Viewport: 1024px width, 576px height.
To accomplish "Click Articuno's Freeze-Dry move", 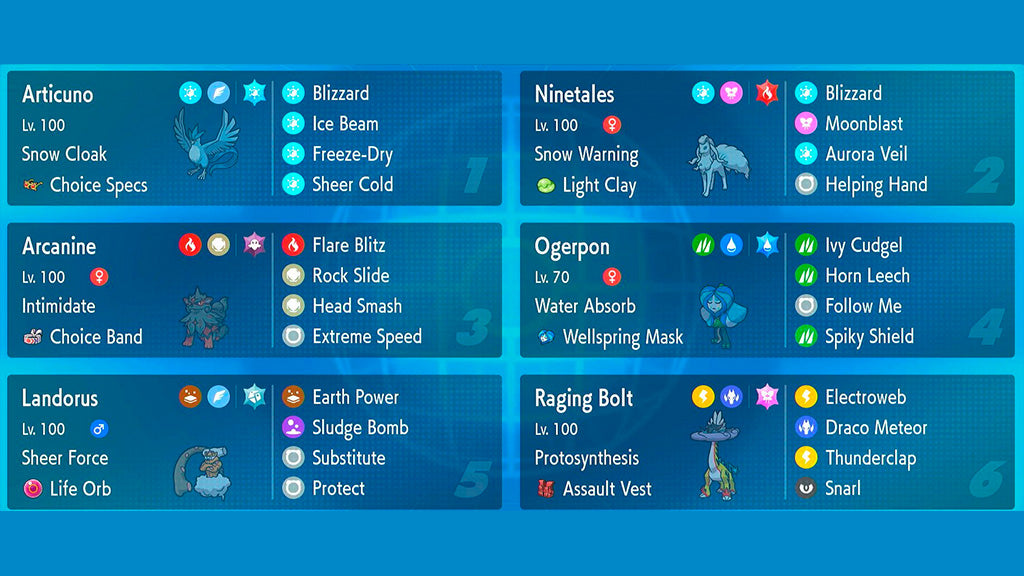I will (351, 155).
